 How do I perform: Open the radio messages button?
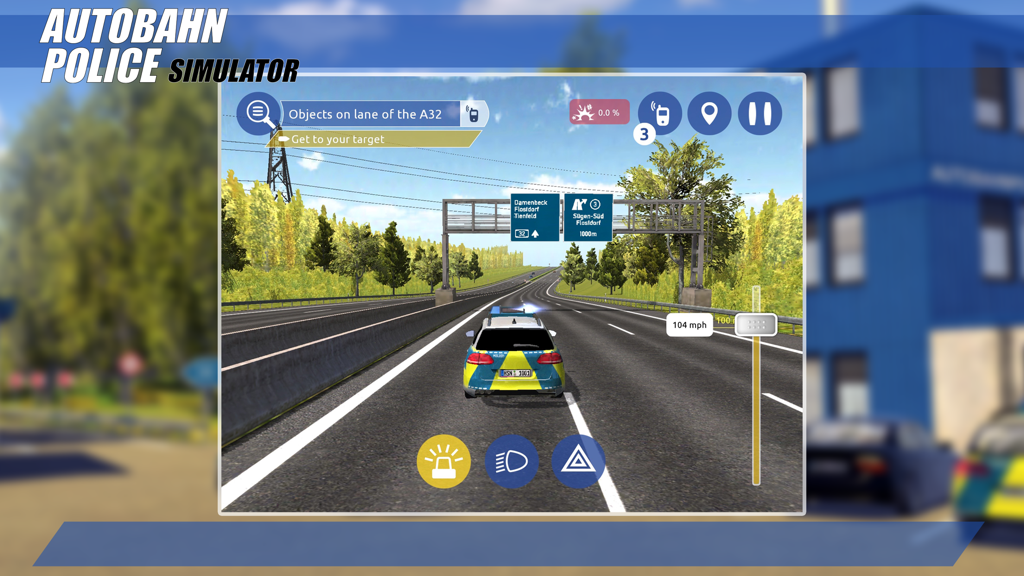[660, 112]
